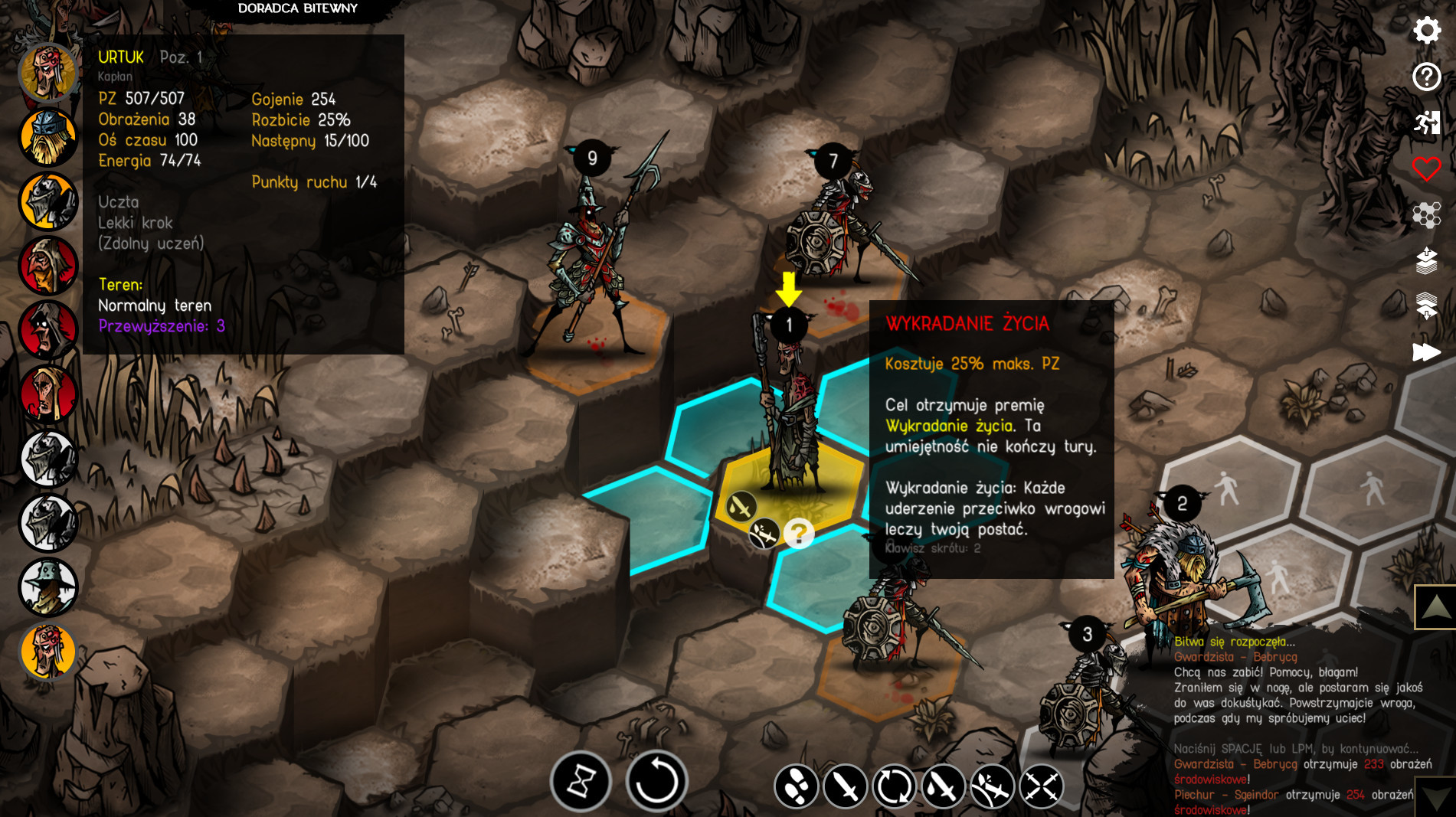This screenshot has width=1456, height=817.
Task: Open the question mark help screen
Action: click(x=1426, y=77)
